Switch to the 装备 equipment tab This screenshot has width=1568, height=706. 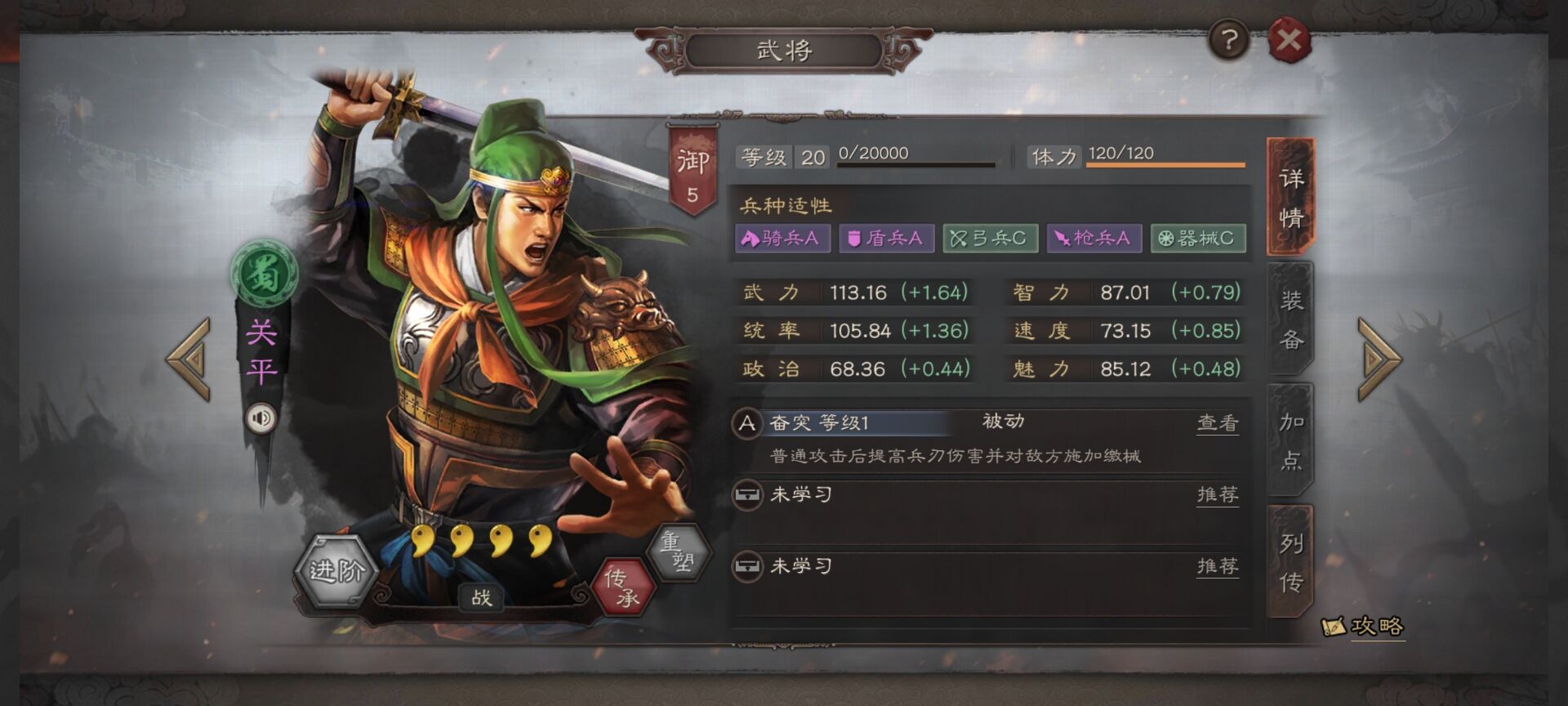[1289, 319]
